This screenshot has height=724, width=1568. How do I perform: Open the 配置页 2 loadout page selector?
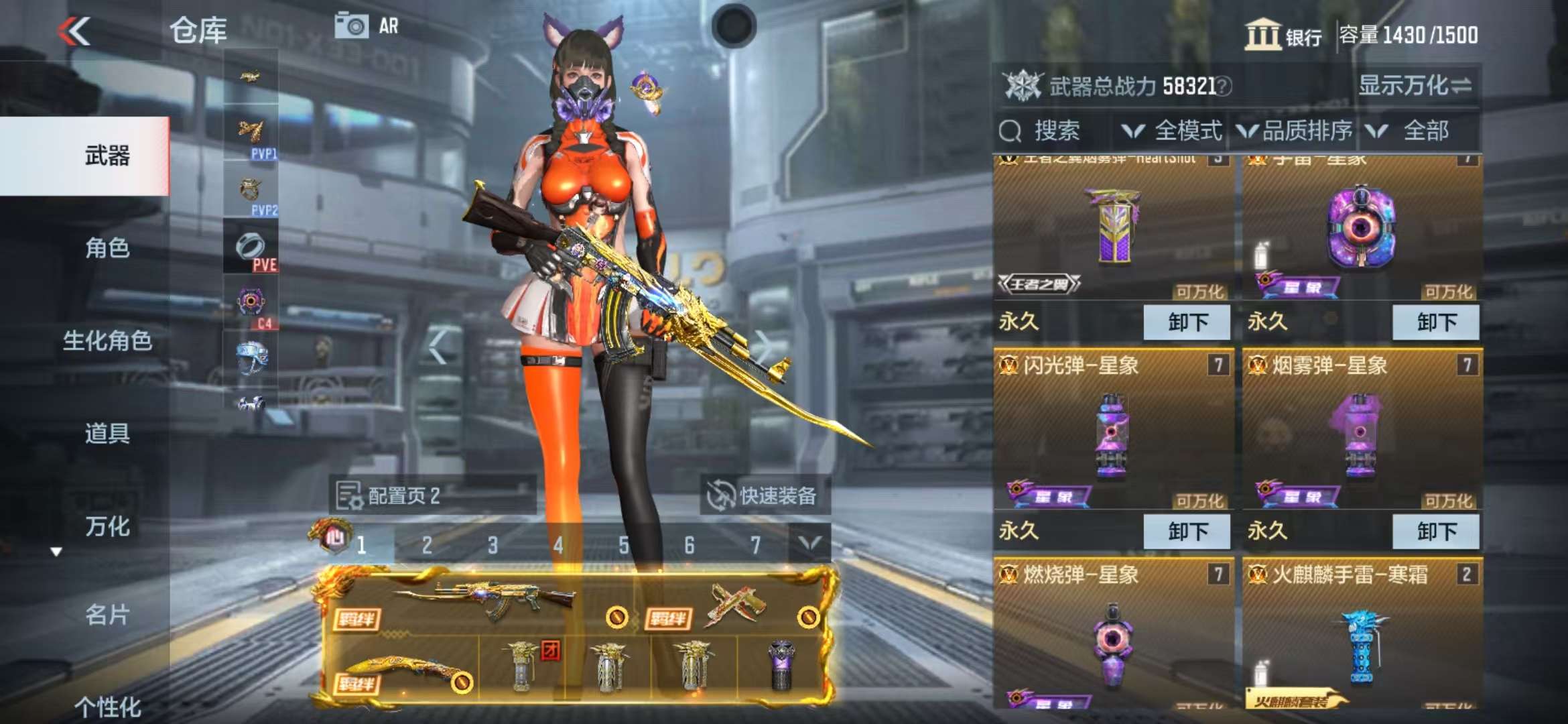coord(432,495)
